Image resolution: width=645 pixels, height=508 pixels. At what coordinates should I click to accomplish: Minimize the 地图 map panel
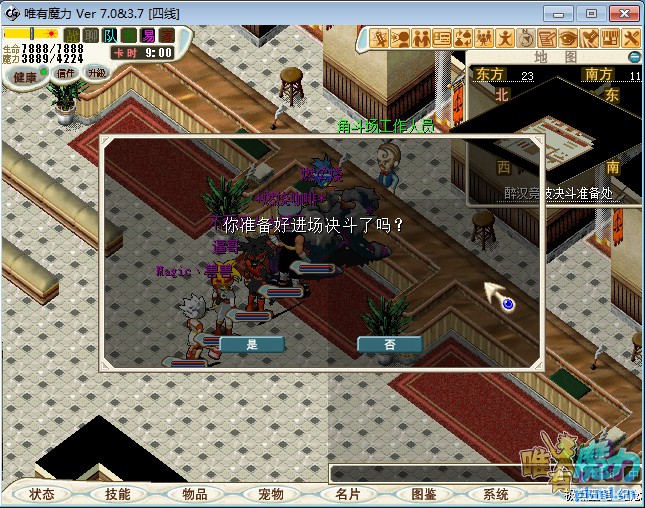(633, 58)
